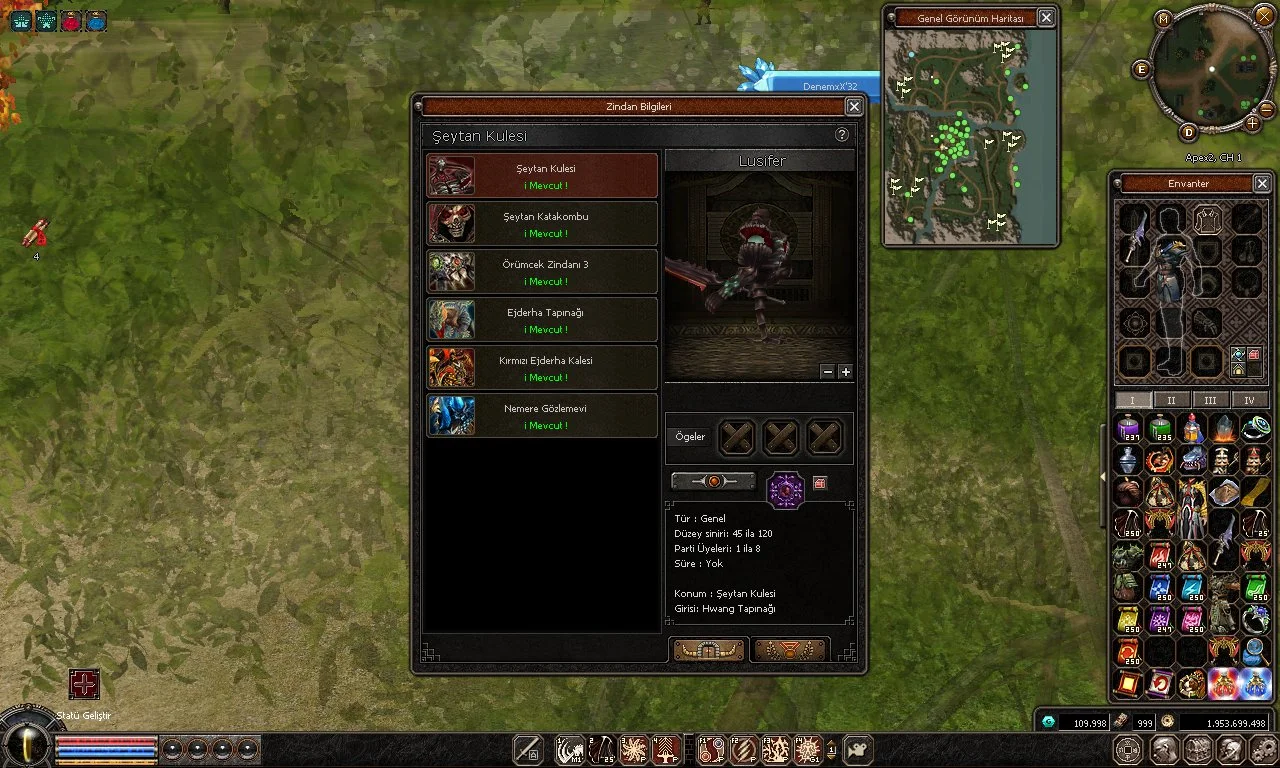
Task: Close the Zindan Bilgileri window
Action: point(854,106)
